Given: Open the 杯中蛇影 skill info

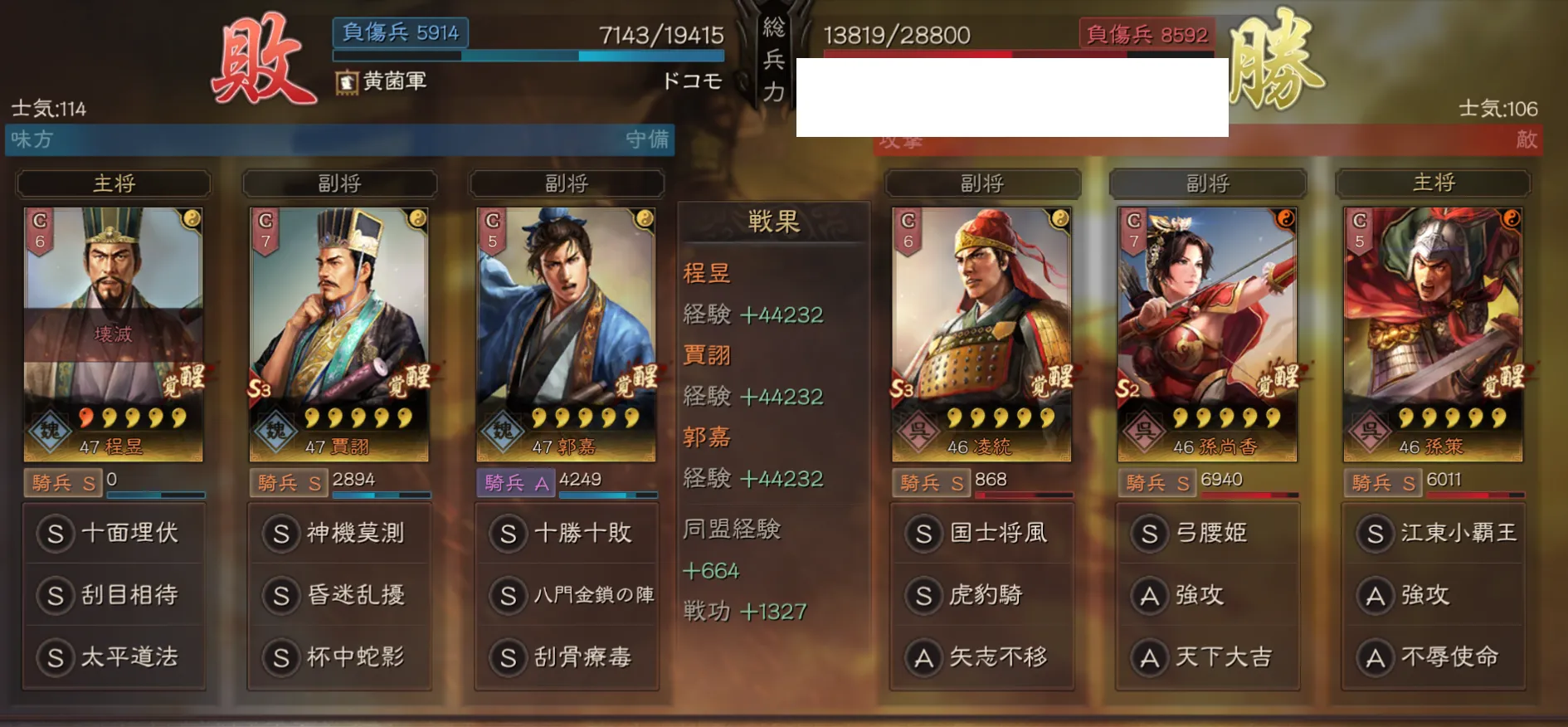Looking at the screenshot, I should tap(340, 657).
